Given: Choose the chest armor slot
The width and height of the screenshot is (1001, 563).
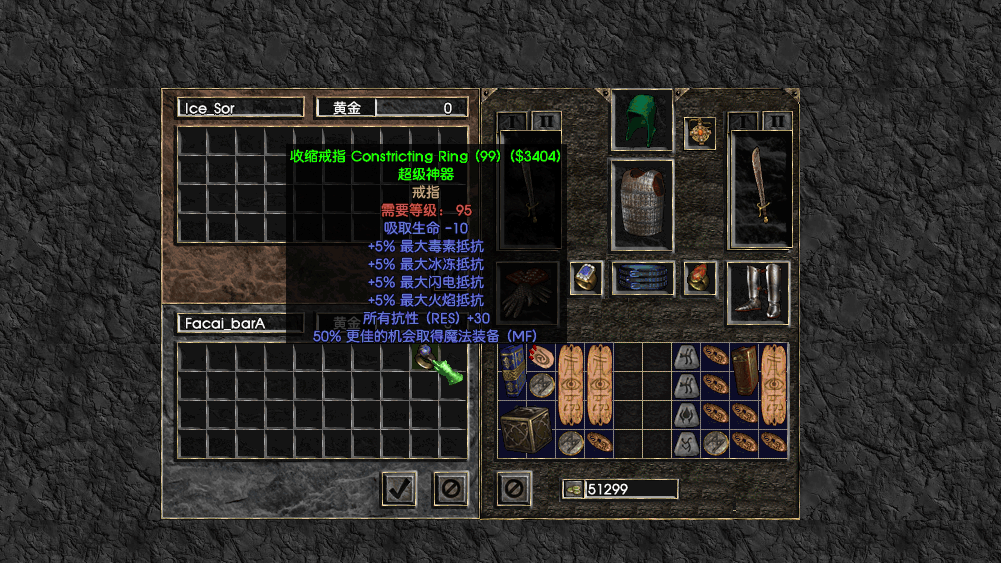Looking at the screenshot, I should click(641, 205).
